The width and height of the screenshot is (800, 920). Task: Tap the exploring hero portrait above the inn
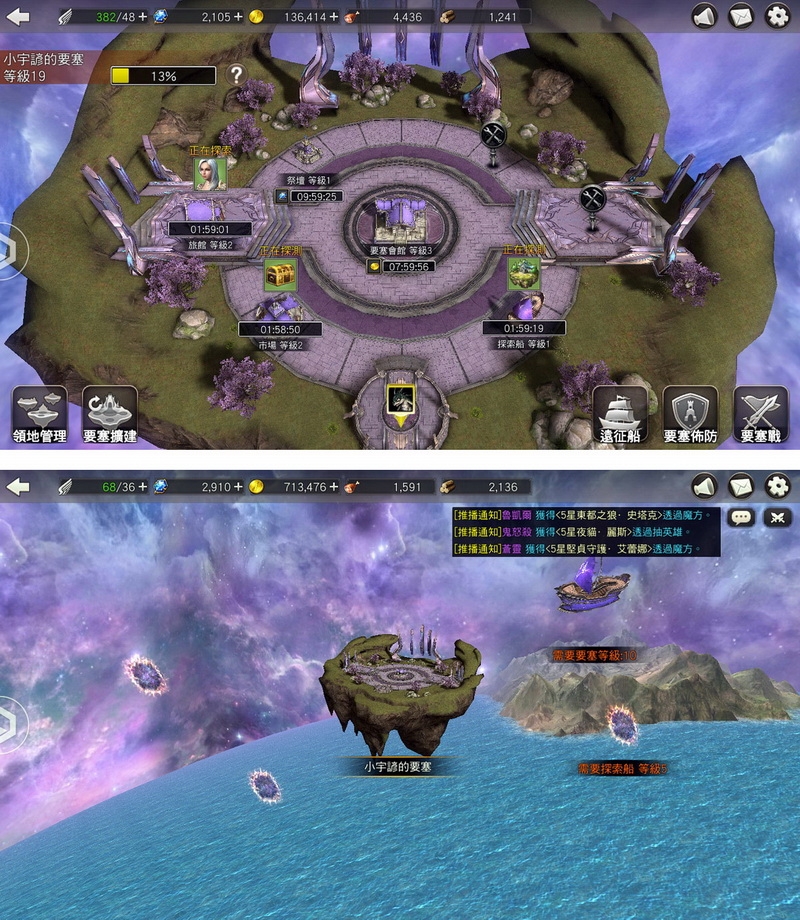click(x=210, y=174)
